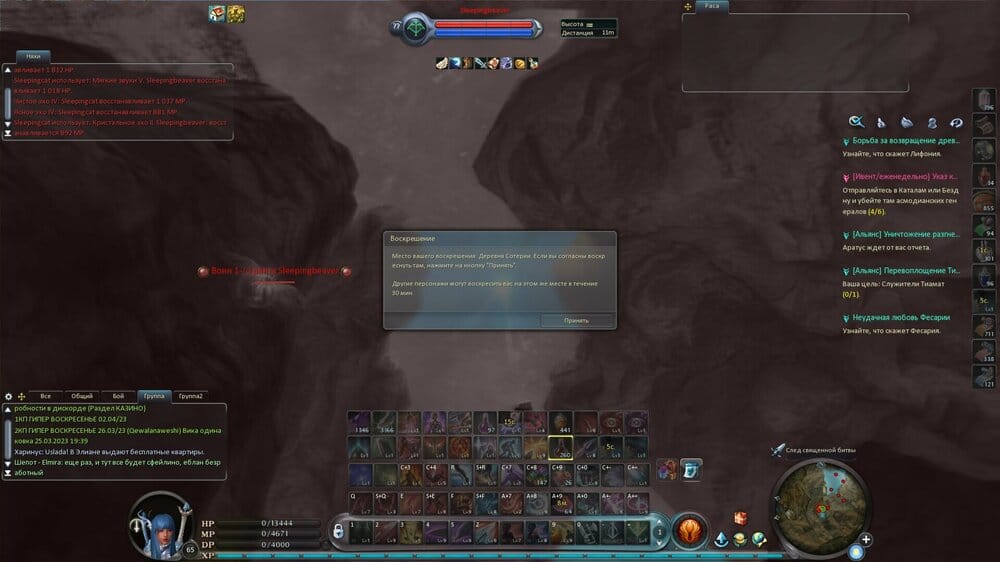The image size is (1000, 562).
Task: Select the Раса tab in top-right panel
Action: click(714, 6)
